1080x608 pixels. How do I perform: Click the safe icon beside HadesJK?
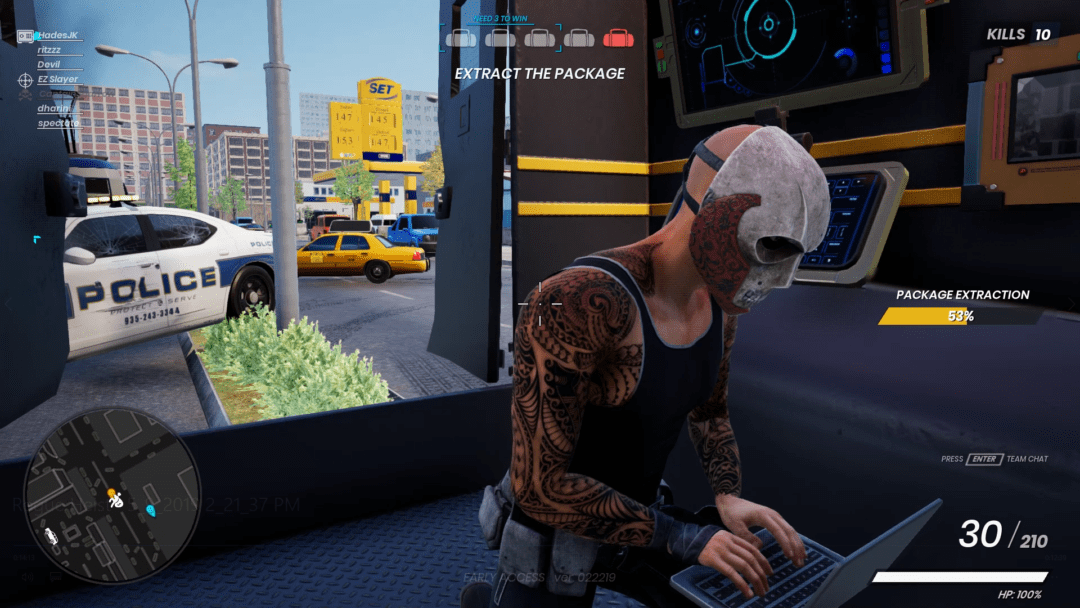pos(25,36)
